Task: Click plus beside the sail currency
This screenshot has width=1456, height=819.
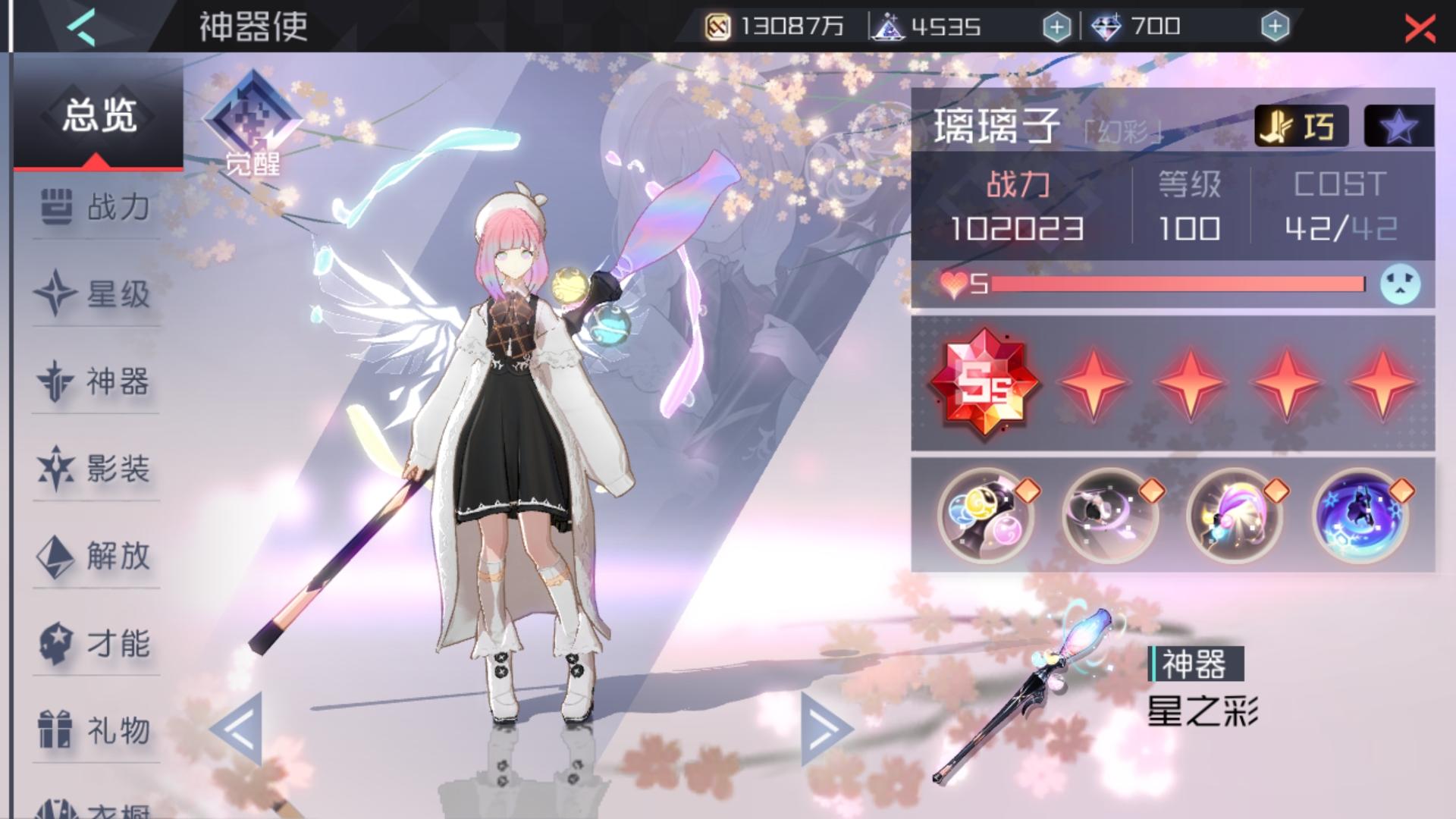Action: pyautogui.click(x=1057, y=26)
